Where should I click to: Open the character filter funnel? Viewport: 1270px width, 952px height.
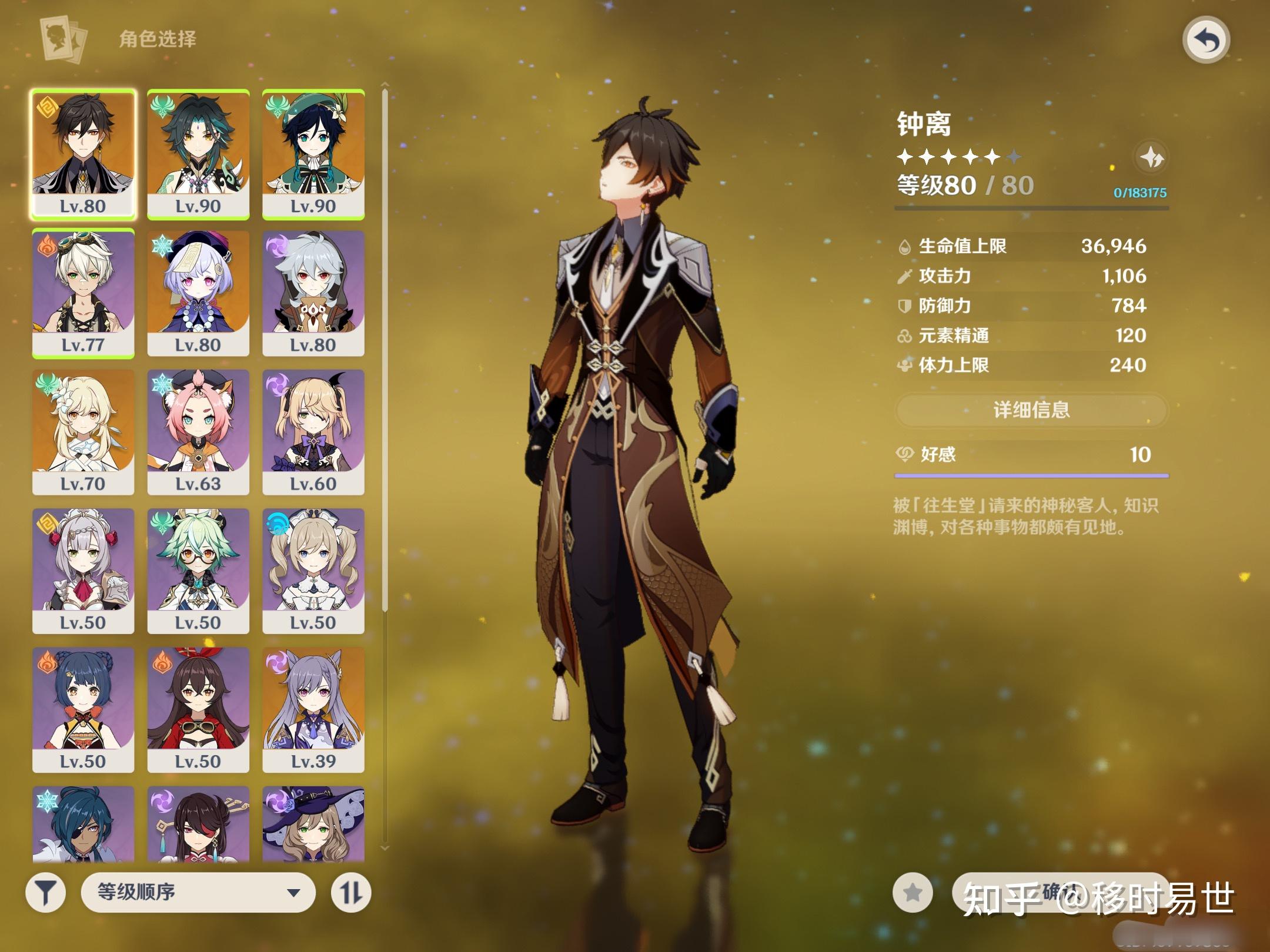tap(45, 892)
